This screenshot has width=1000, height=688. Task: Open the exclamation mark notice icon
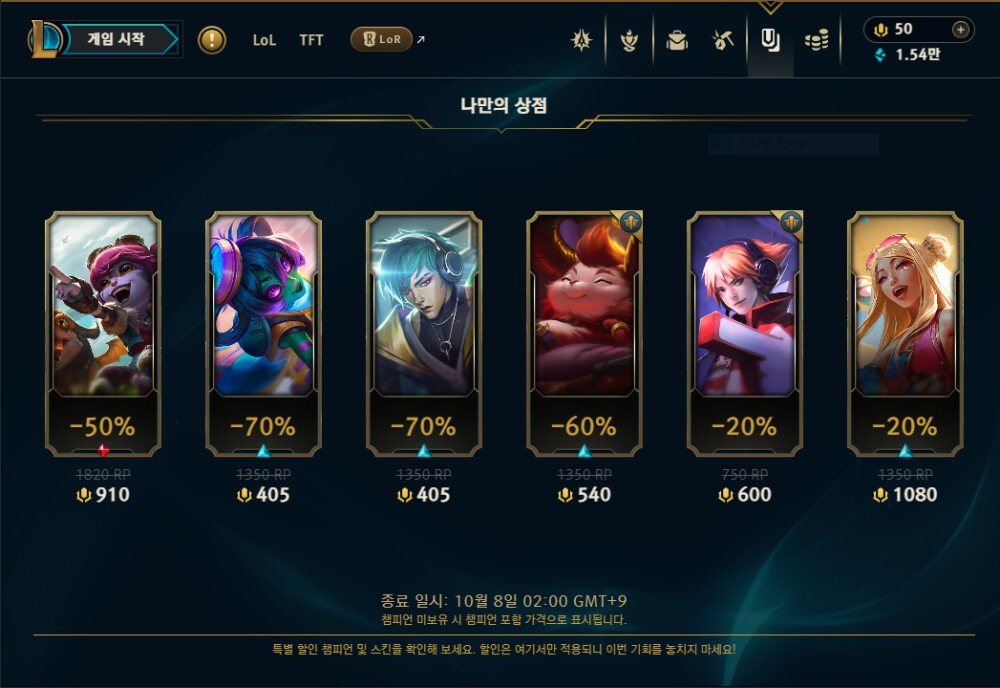(212, 40)
